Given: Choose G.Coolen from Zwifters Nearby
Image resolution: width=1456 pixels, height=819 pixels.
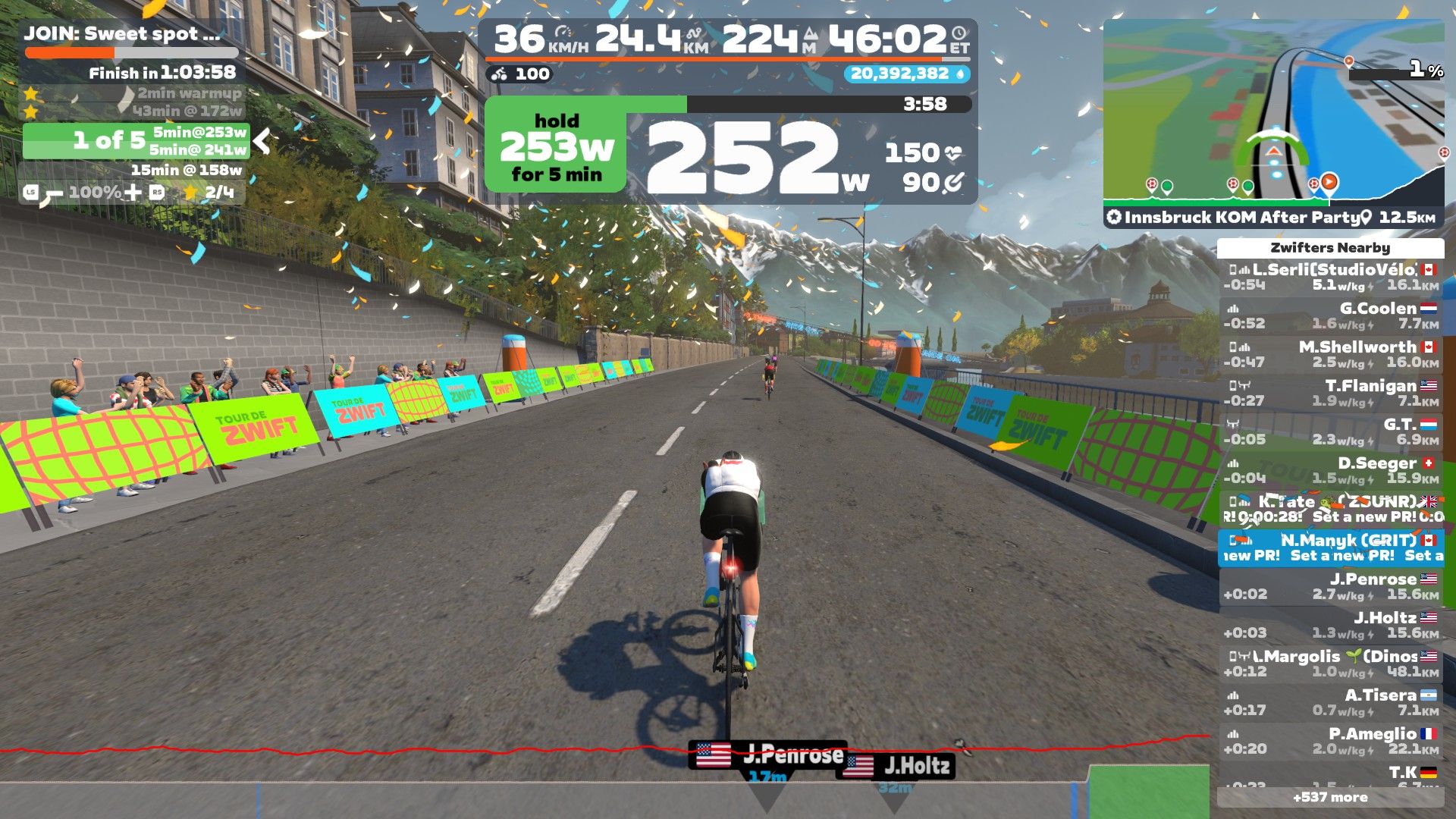Looking at the screenshot, I should 1331,315.
